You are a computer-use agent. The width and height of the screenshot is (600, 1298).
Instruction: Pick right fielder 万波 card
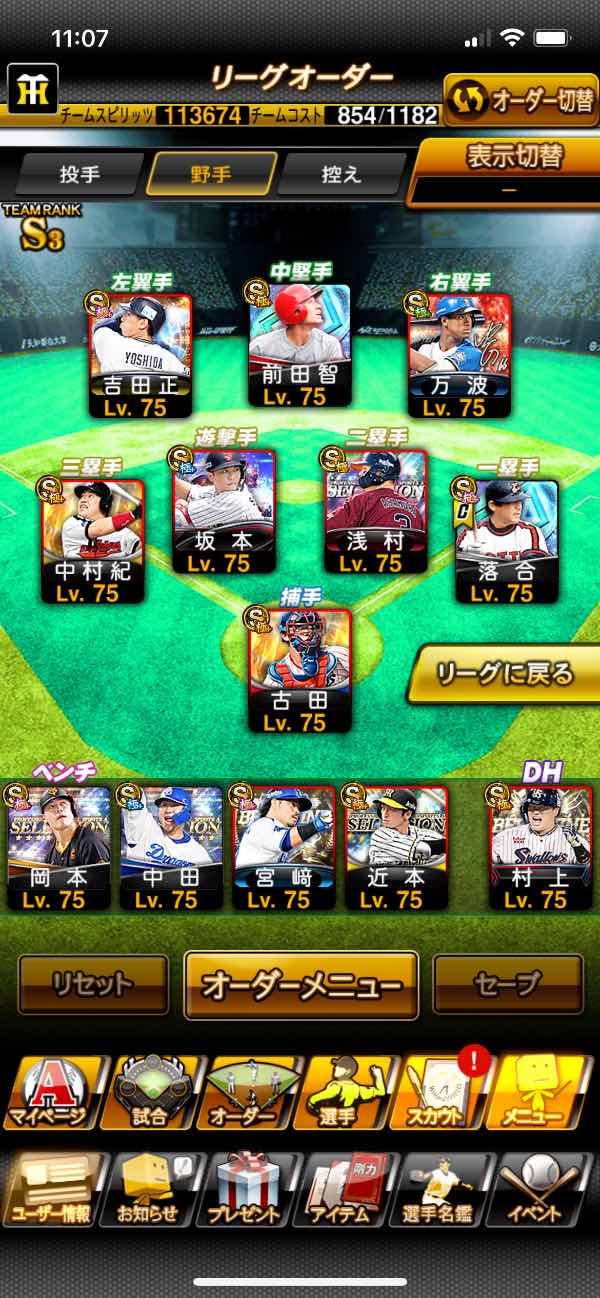pos(459,355)
